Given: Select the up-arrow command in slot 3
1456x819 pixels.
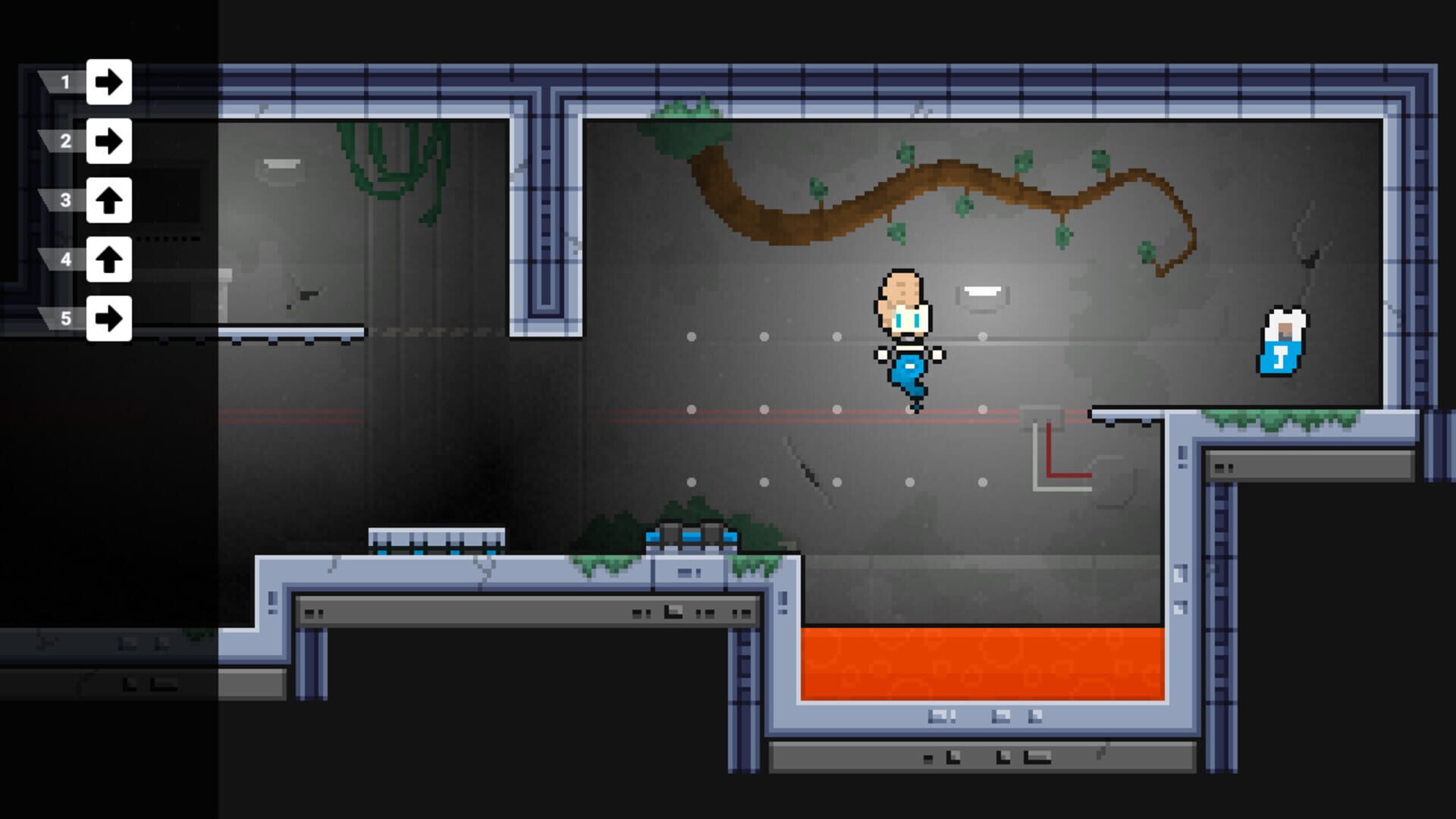Looking at the screenshot, I should pos(108,199).
